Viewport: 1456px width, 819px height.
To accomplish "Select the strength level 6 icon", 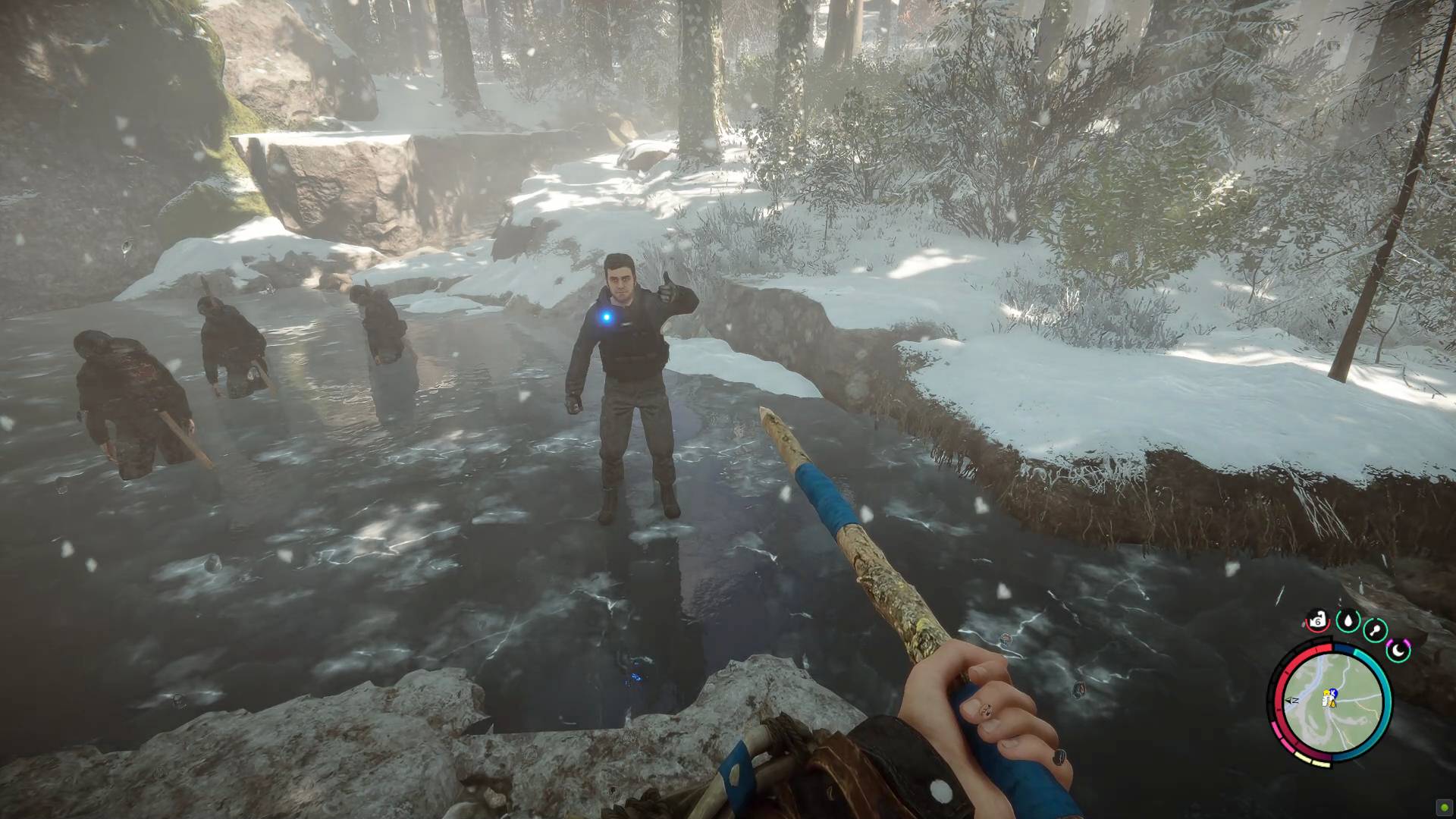I will tap(1318, 622).
